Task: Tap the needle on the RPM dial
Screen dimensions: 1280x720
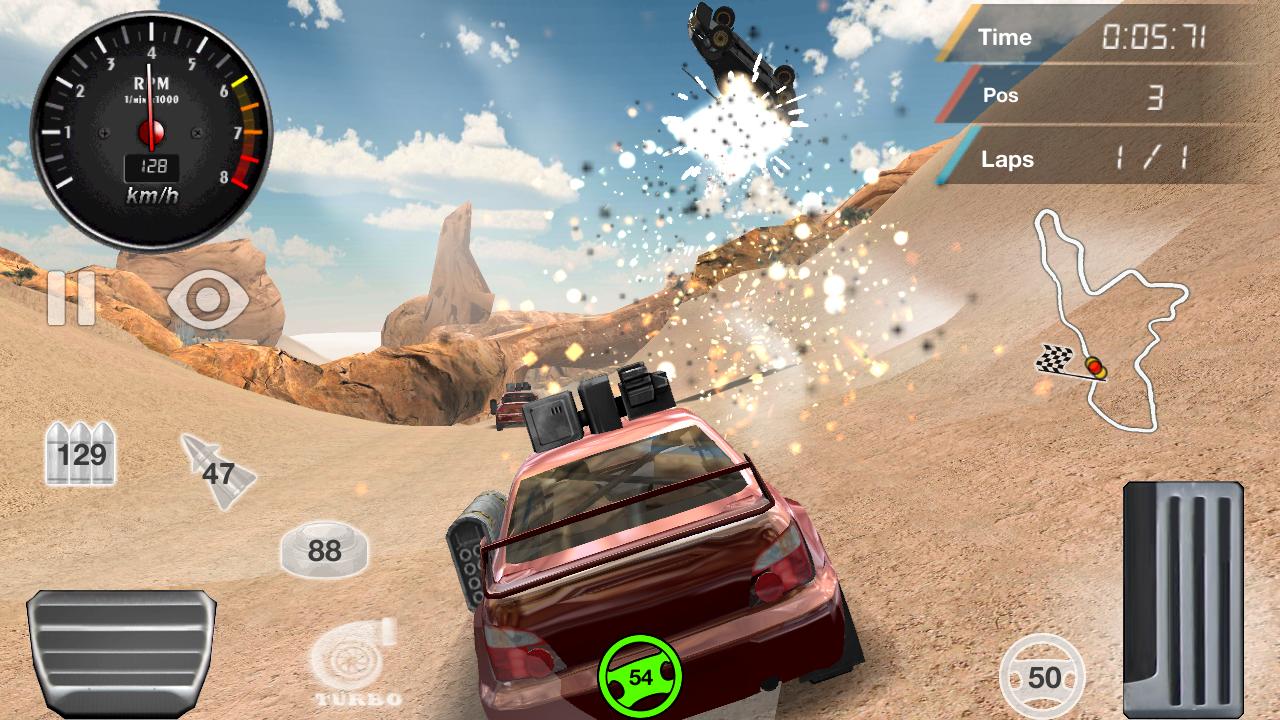Action: coord(152,110)
